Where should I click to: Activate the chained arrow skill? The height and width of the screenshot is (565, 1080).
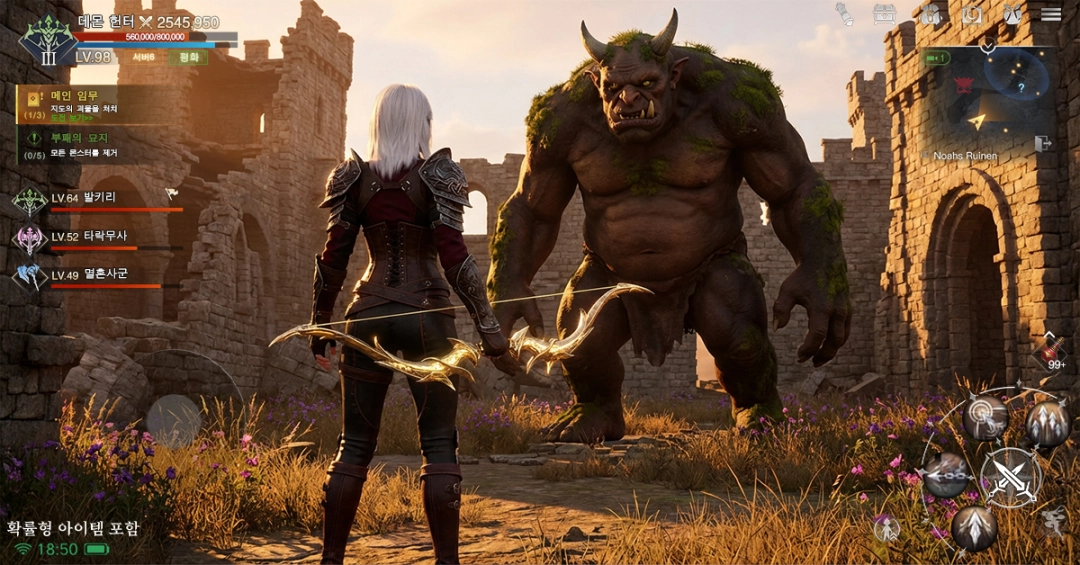[x=945, y=473]
